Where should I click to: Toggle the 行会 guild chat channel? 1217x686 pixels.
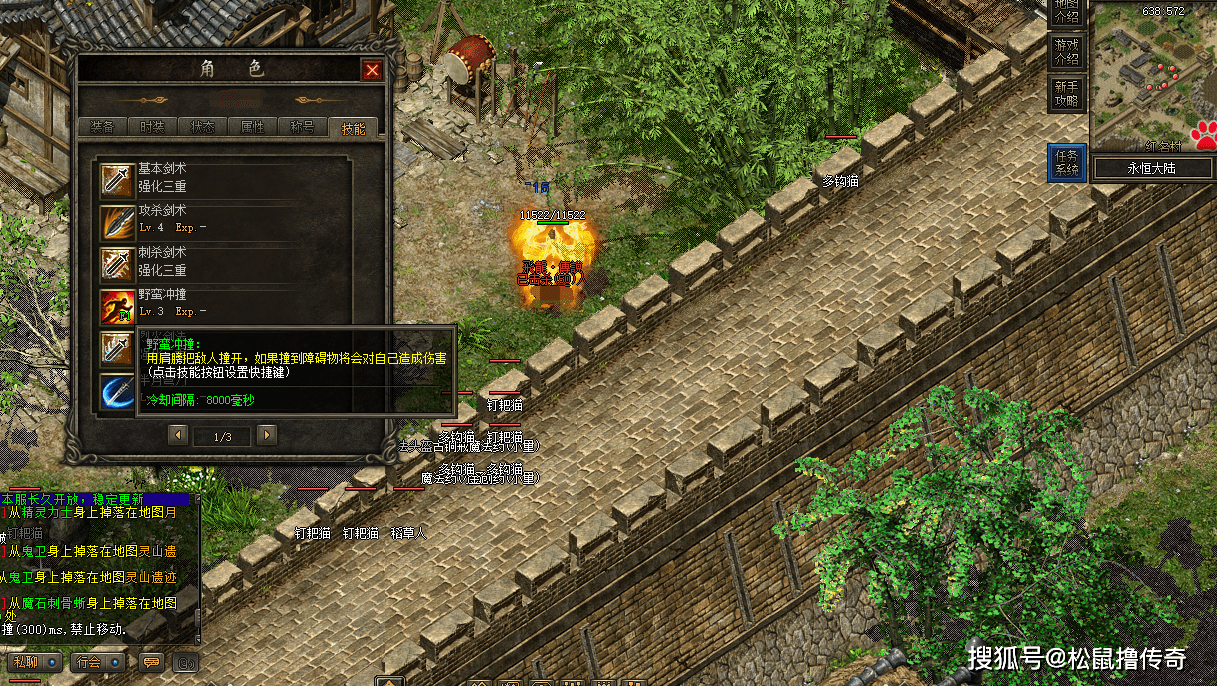click(x=101, y=661)
